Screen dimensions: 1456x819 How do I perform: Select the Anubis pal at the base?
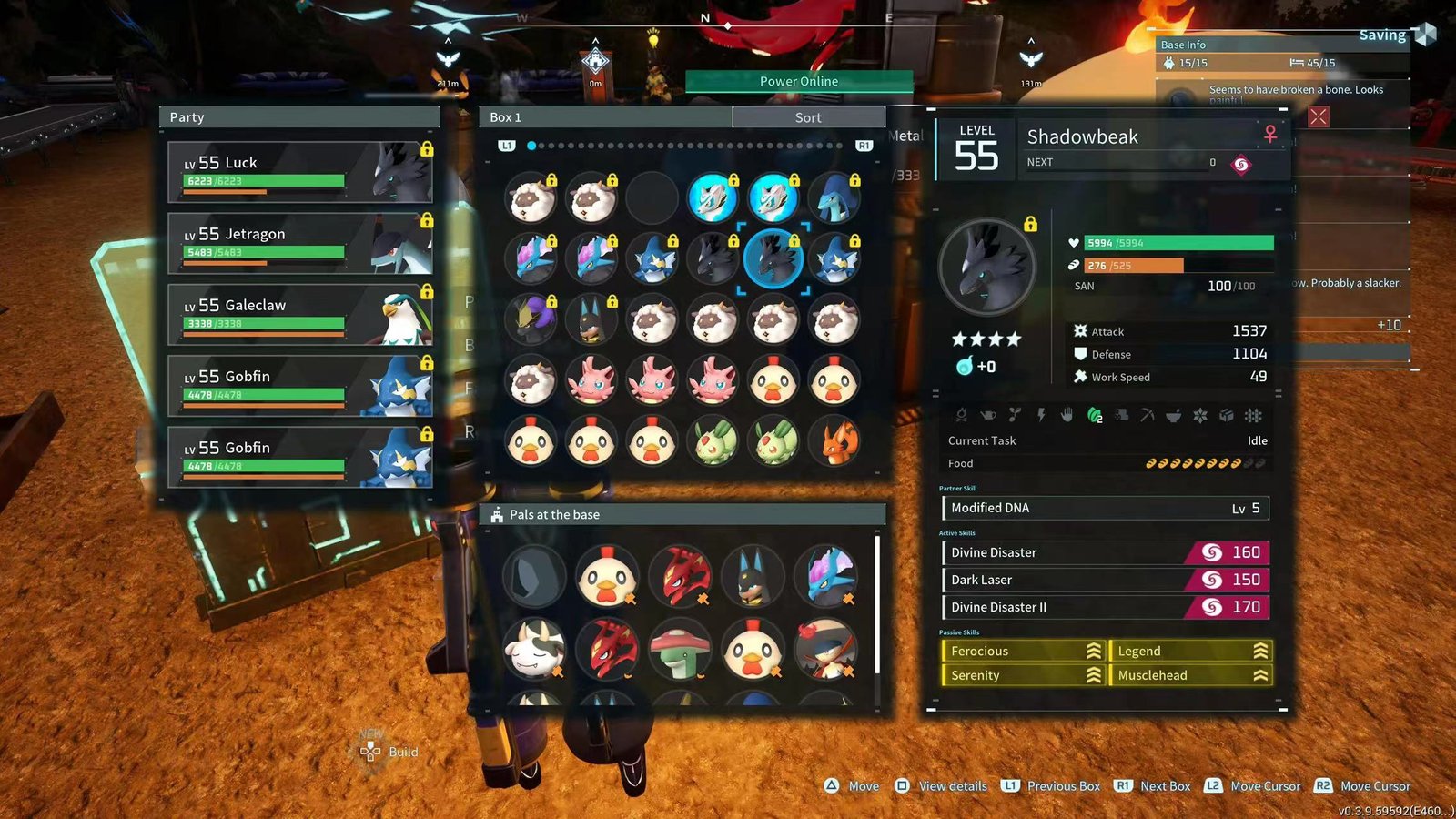pos(753,576)
